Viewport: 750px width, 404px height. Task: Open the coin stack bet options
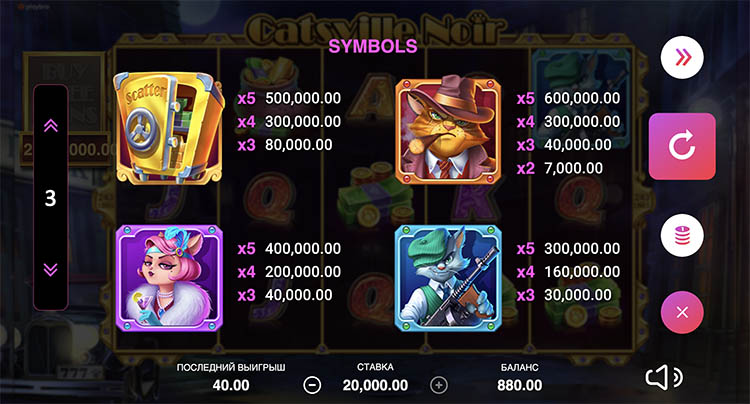coord(682,236)
